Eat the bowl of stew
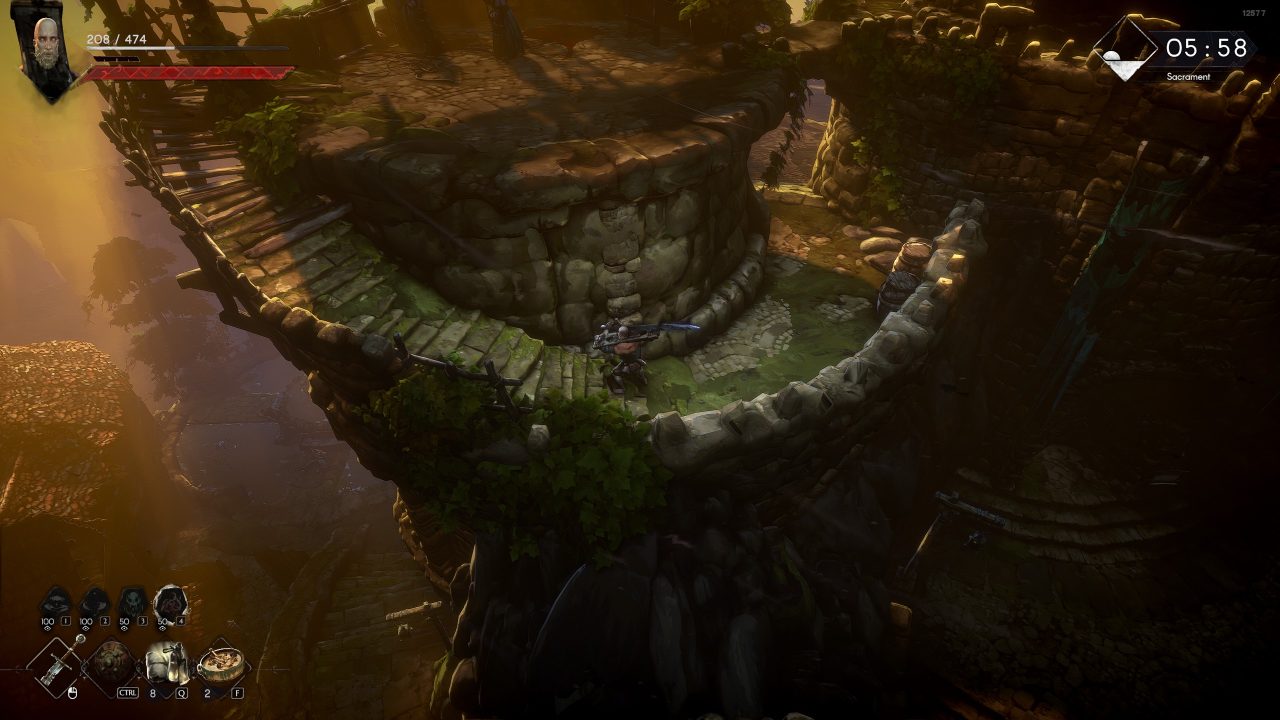The image size is (1280, 720). 220,663
